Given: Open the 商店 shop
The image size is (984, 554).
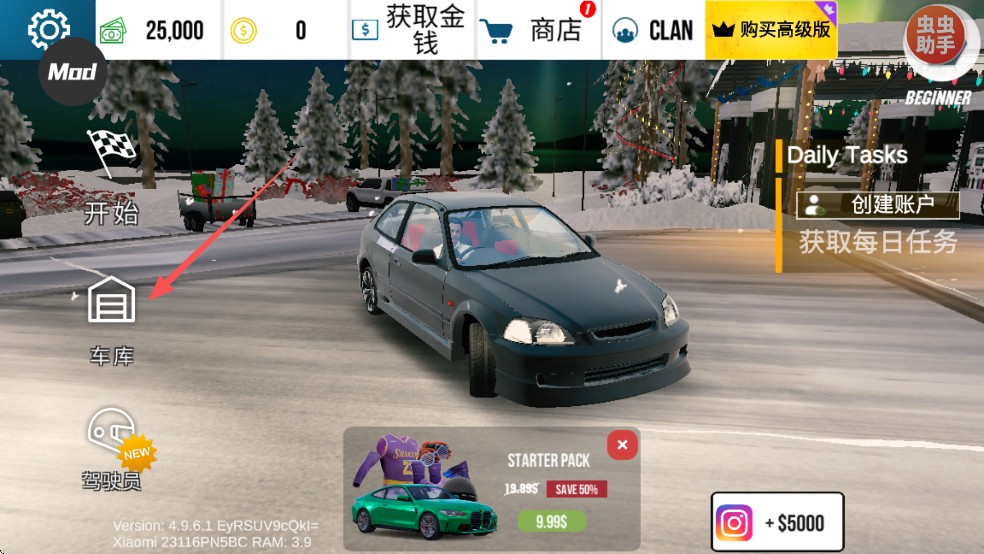Looking at the screenshot, I should point(538,30).
